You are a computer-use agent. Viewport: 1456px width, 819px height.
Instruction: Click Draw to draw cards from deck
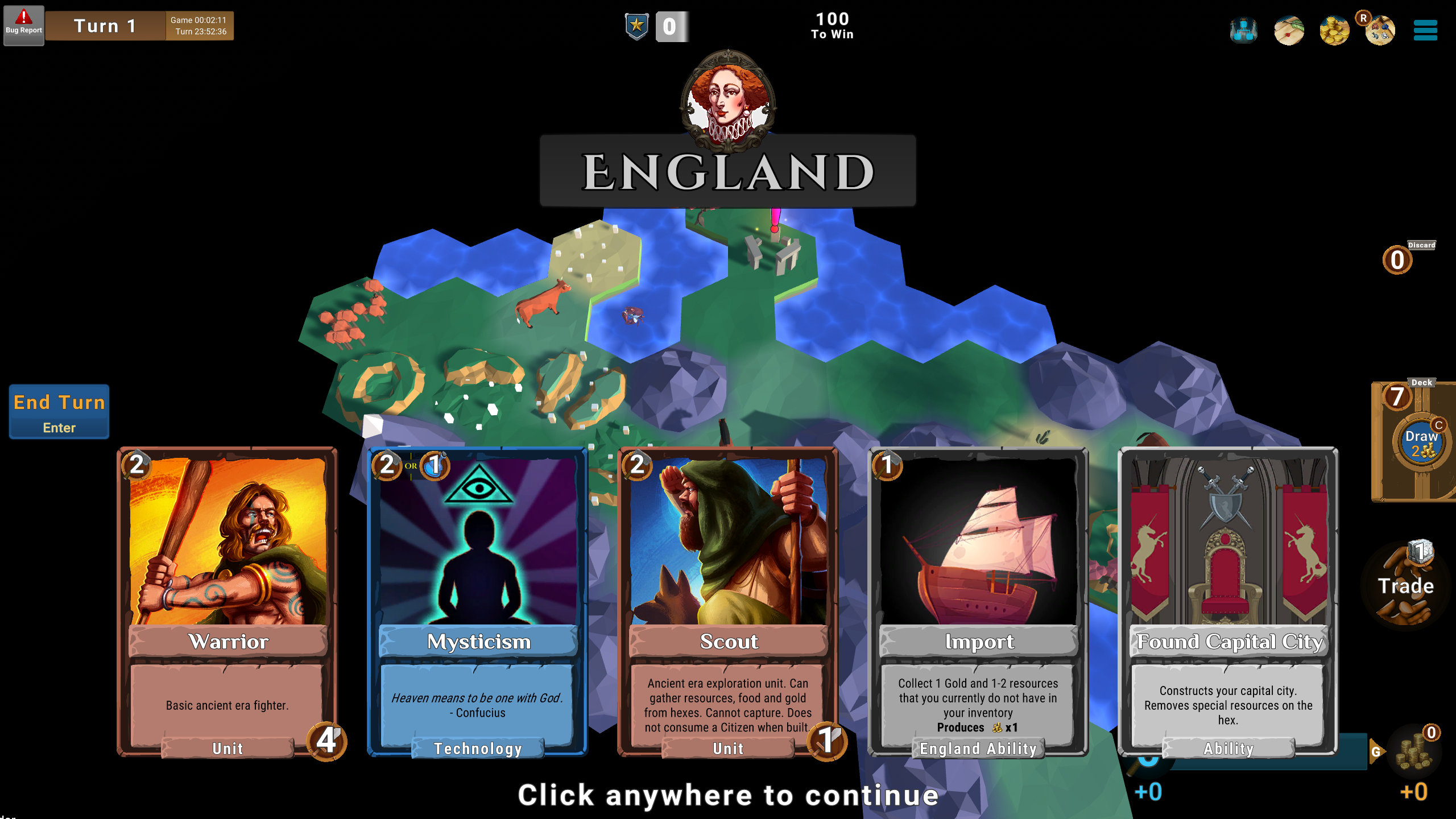[x=1420, y=441]
